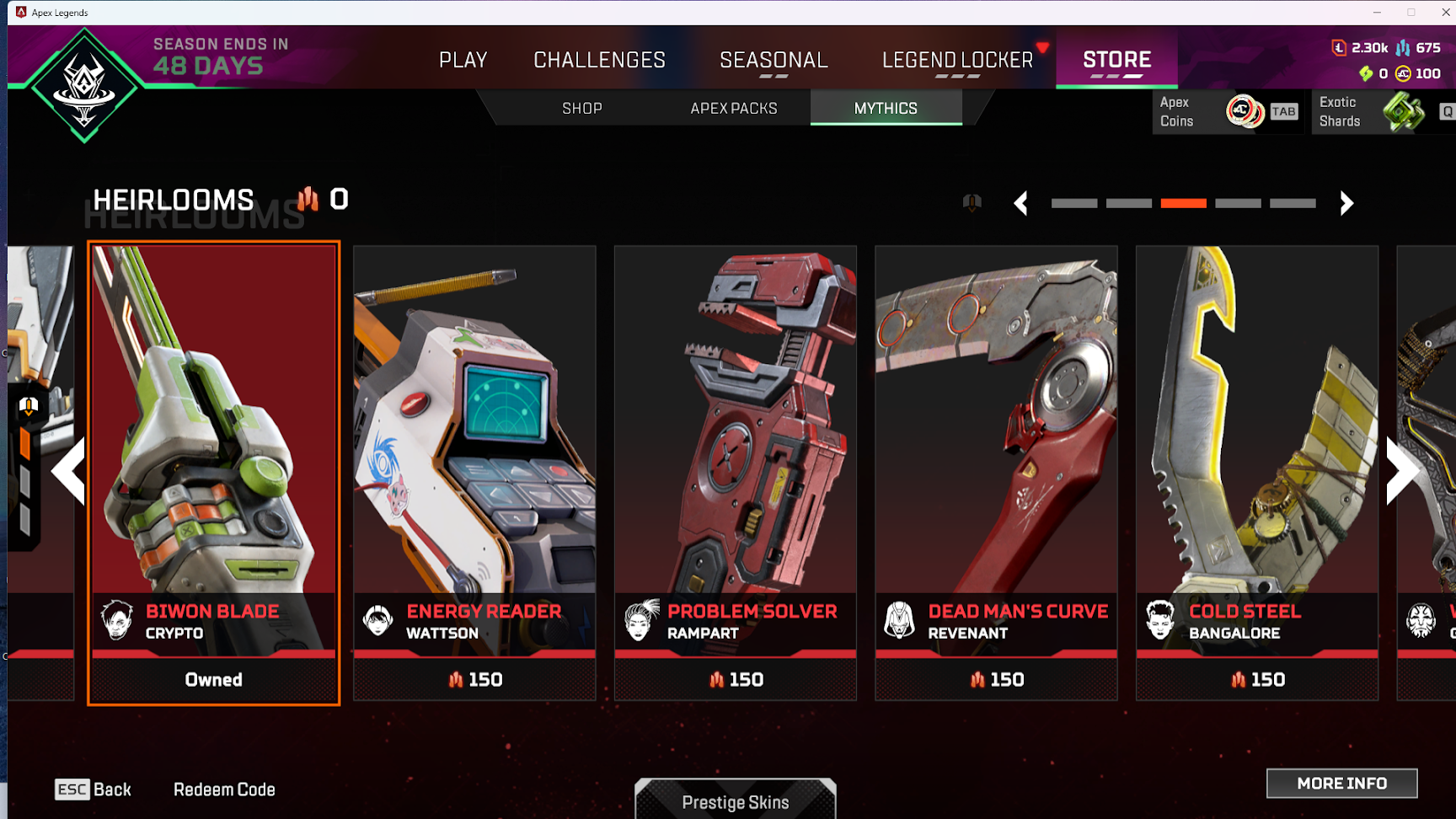This screenshot has height=819, width=1456.
Task: Open the Play tab
Action: (463, 60)
